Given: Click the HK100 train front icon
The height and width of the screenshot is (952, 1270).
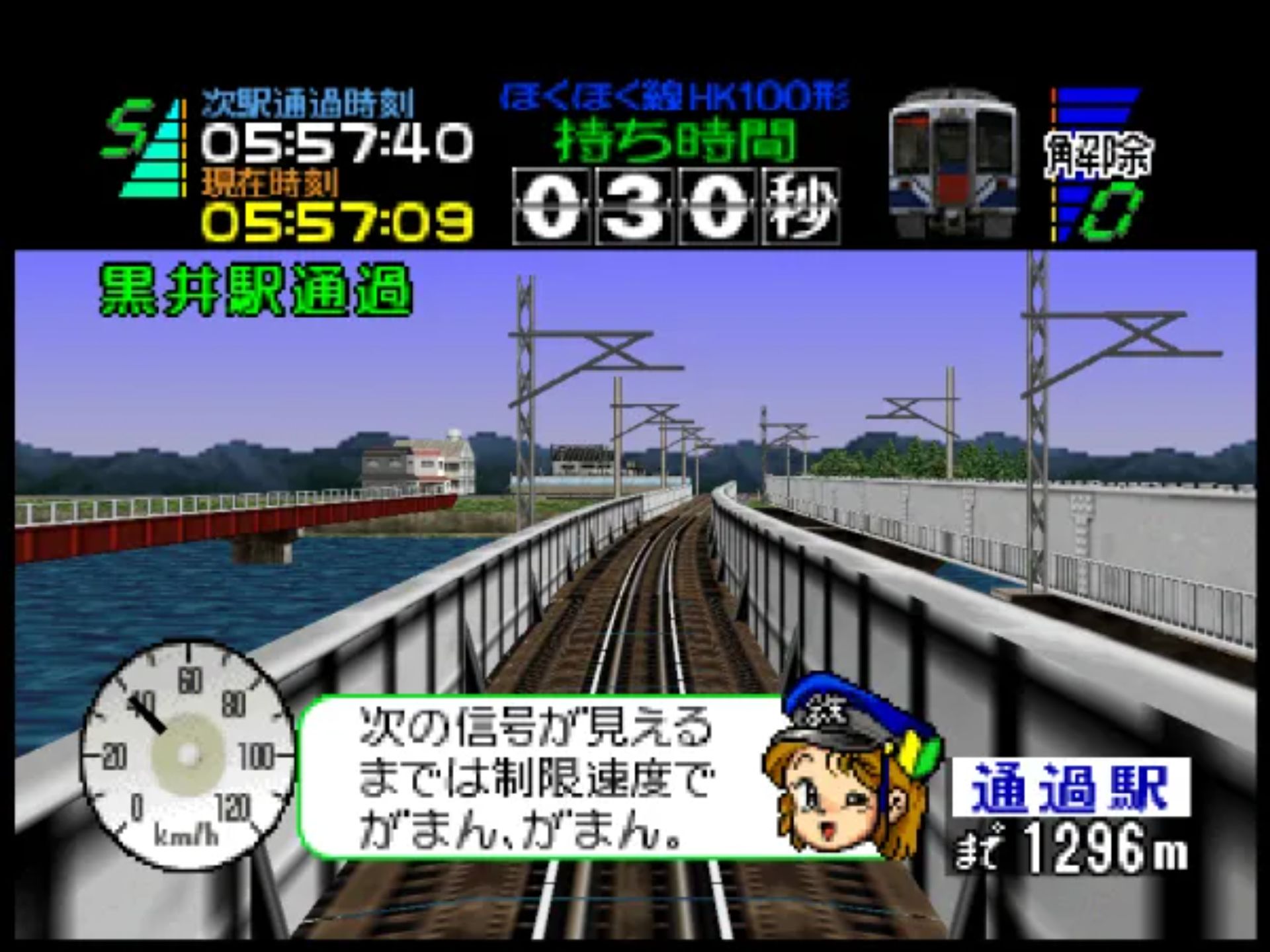Looking at the screenshot, I should [952, 162].
